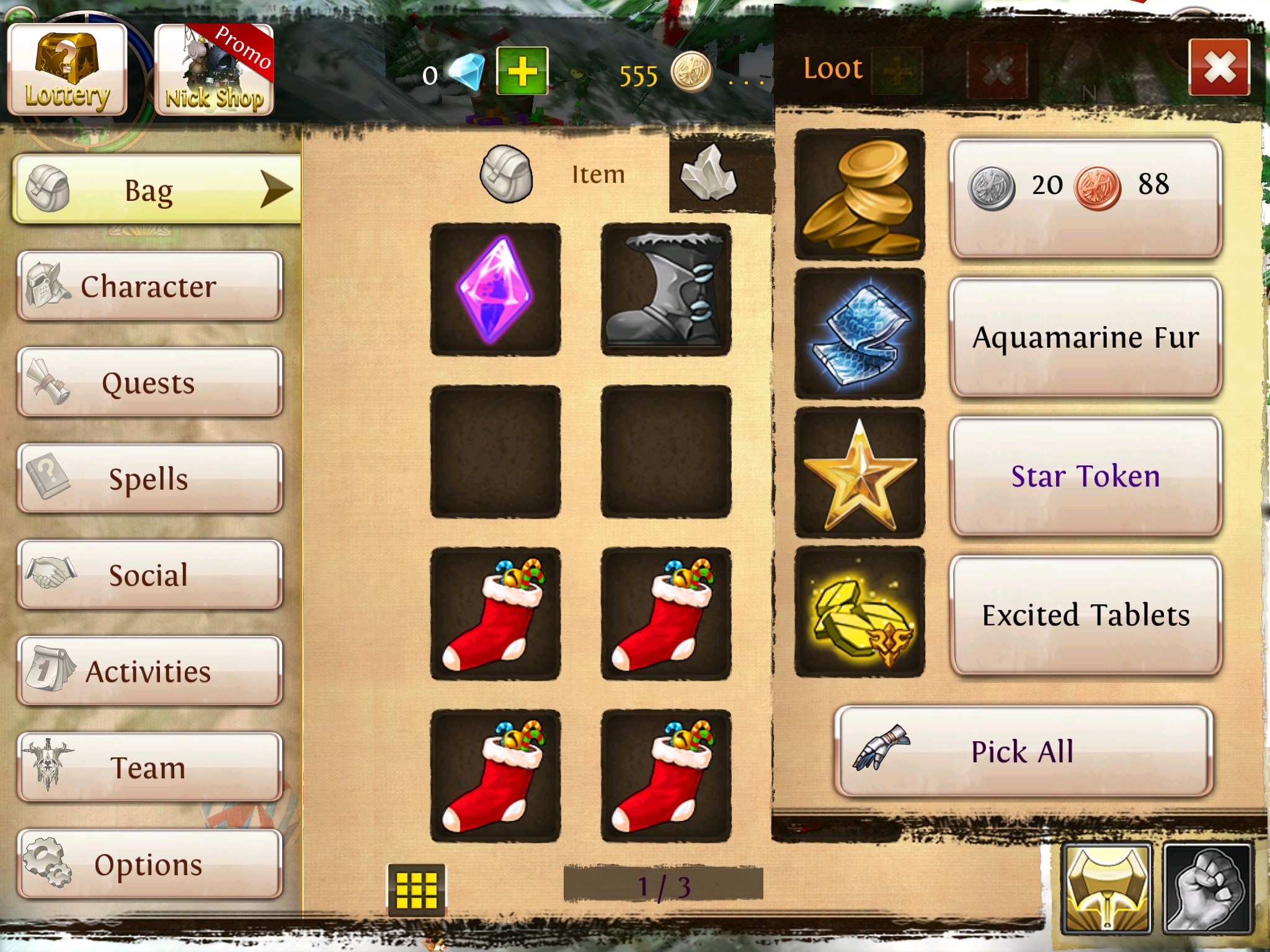Tap the green plus to add gems
Screen dimensions: 1270x952
522,71
